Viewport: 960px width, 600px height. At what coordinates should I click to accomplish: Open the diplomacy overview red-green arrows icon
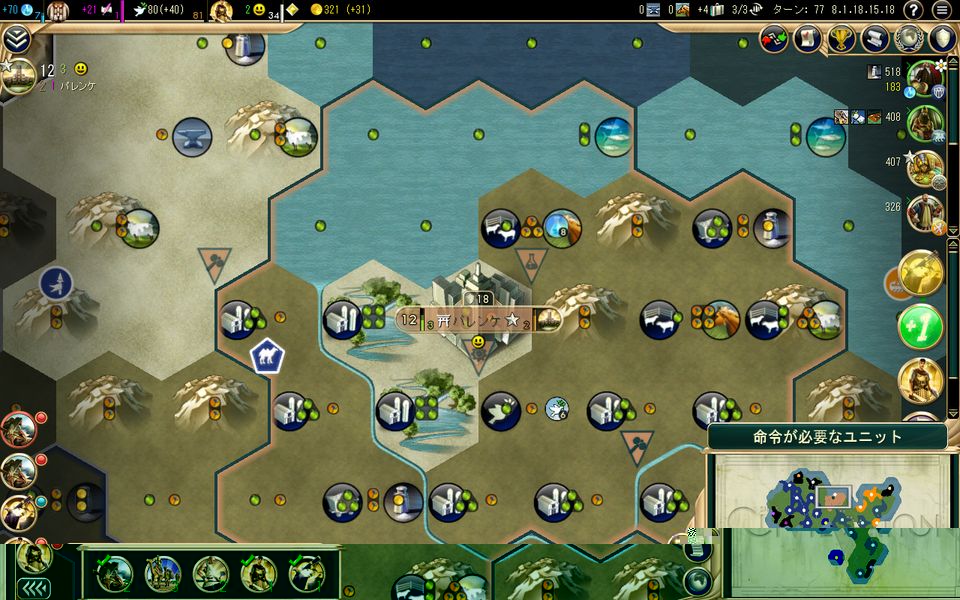[776, 39]
